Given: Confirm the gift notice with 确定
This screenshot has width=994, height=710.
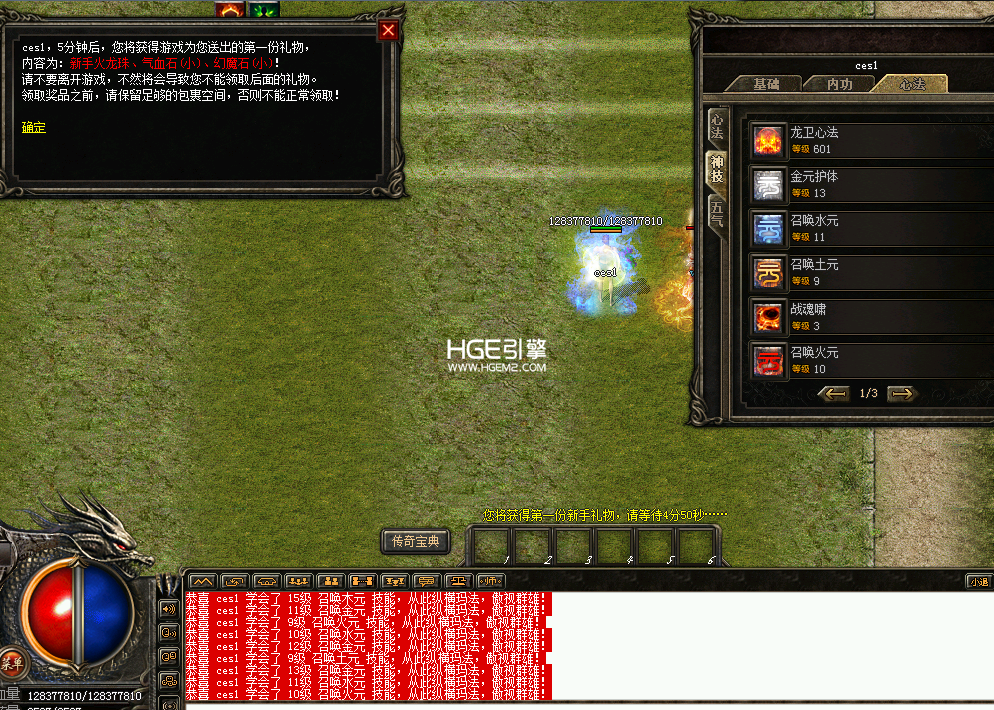Looking at the screenshot, I should [33, 127].
